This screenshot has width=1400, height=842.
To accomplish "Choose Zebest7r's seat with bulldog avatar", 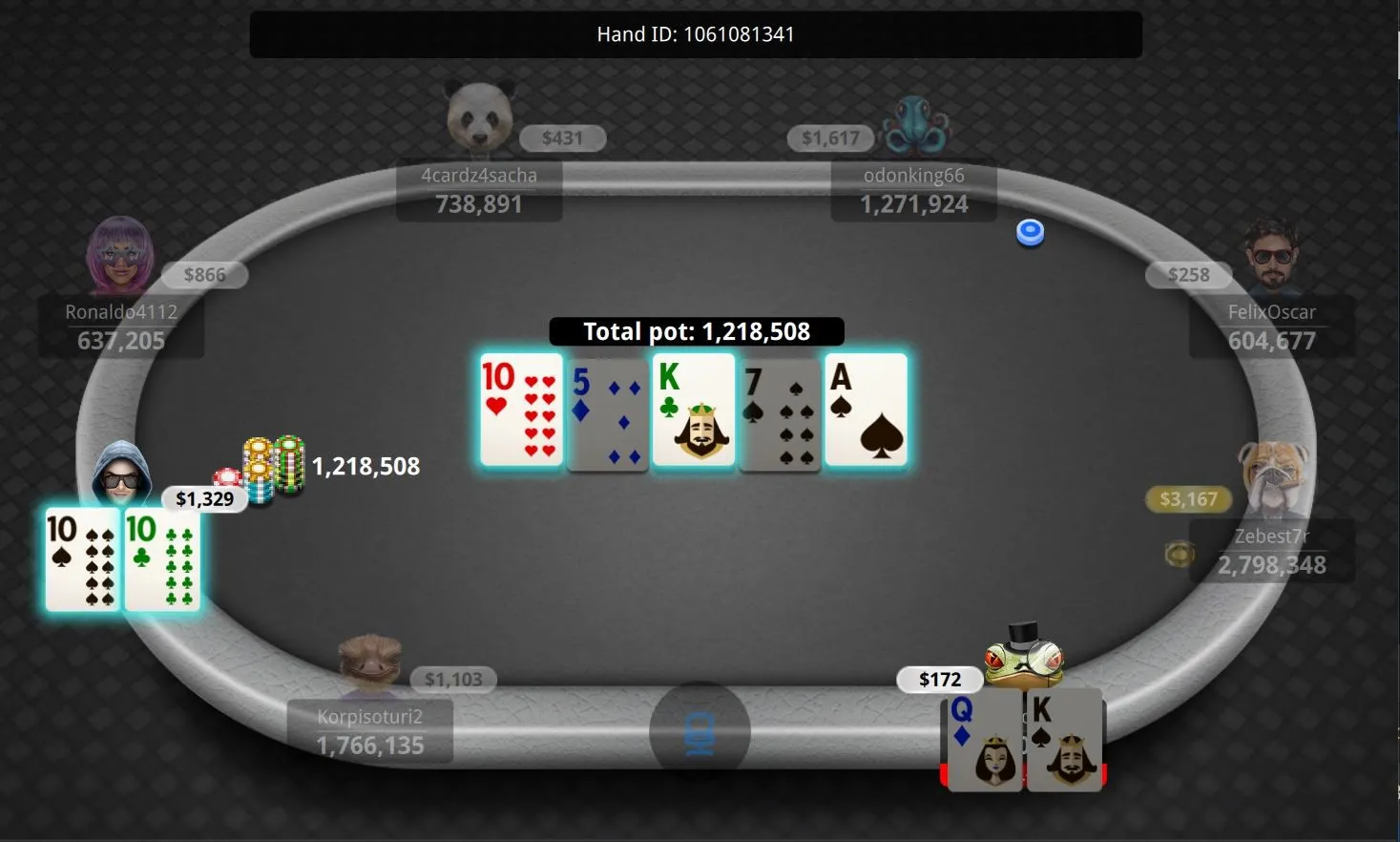I will tap(1271, 551).
